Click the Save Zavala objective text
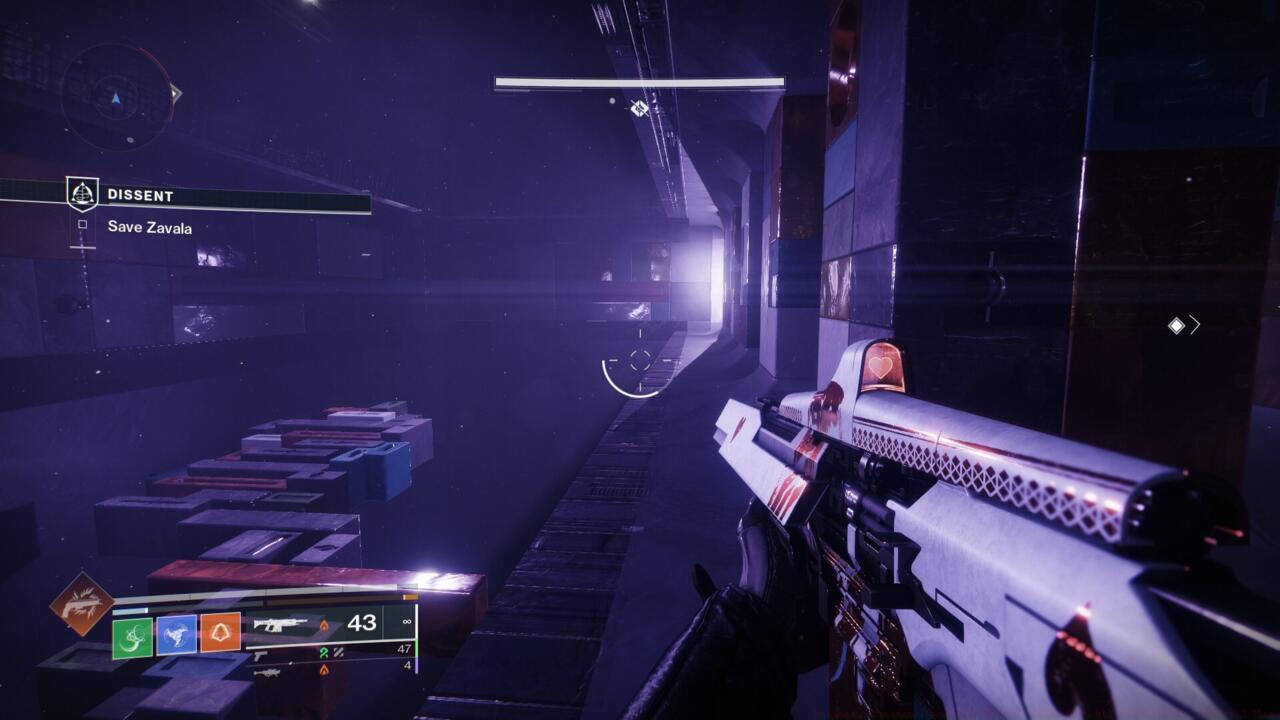Image resolution: width=1280 pixels, height=720 pixels. coord(149,226)
